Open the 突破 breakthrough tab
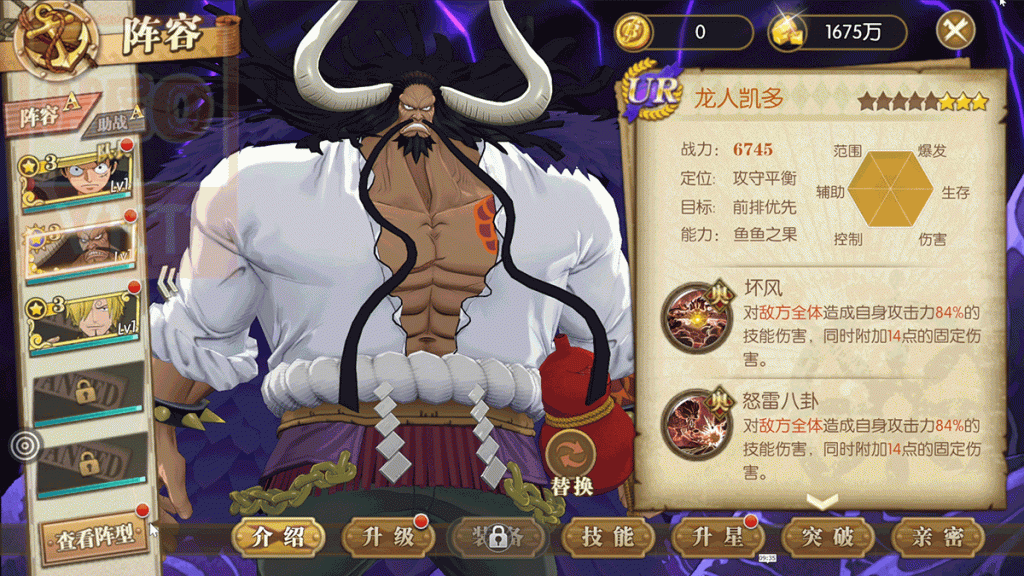 click(x=829, y=538)
